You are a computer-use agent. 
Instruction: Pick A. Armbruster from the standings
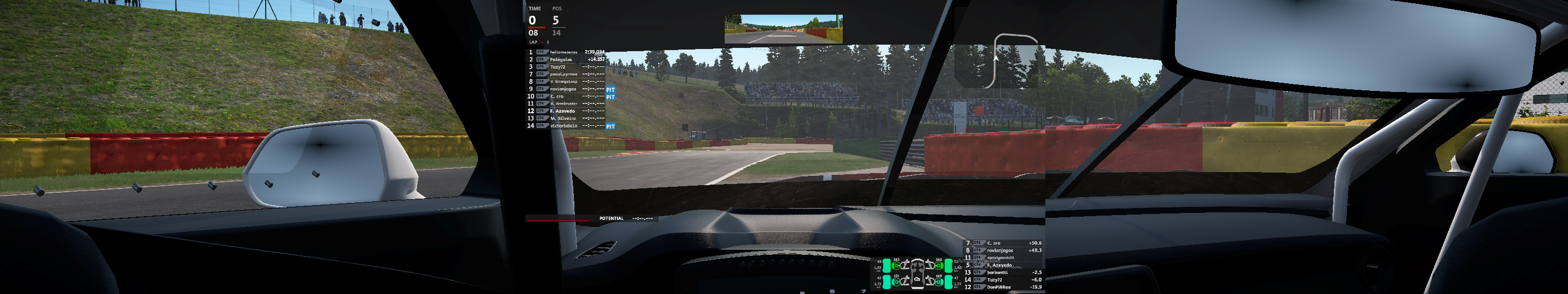tap(563, 103)
